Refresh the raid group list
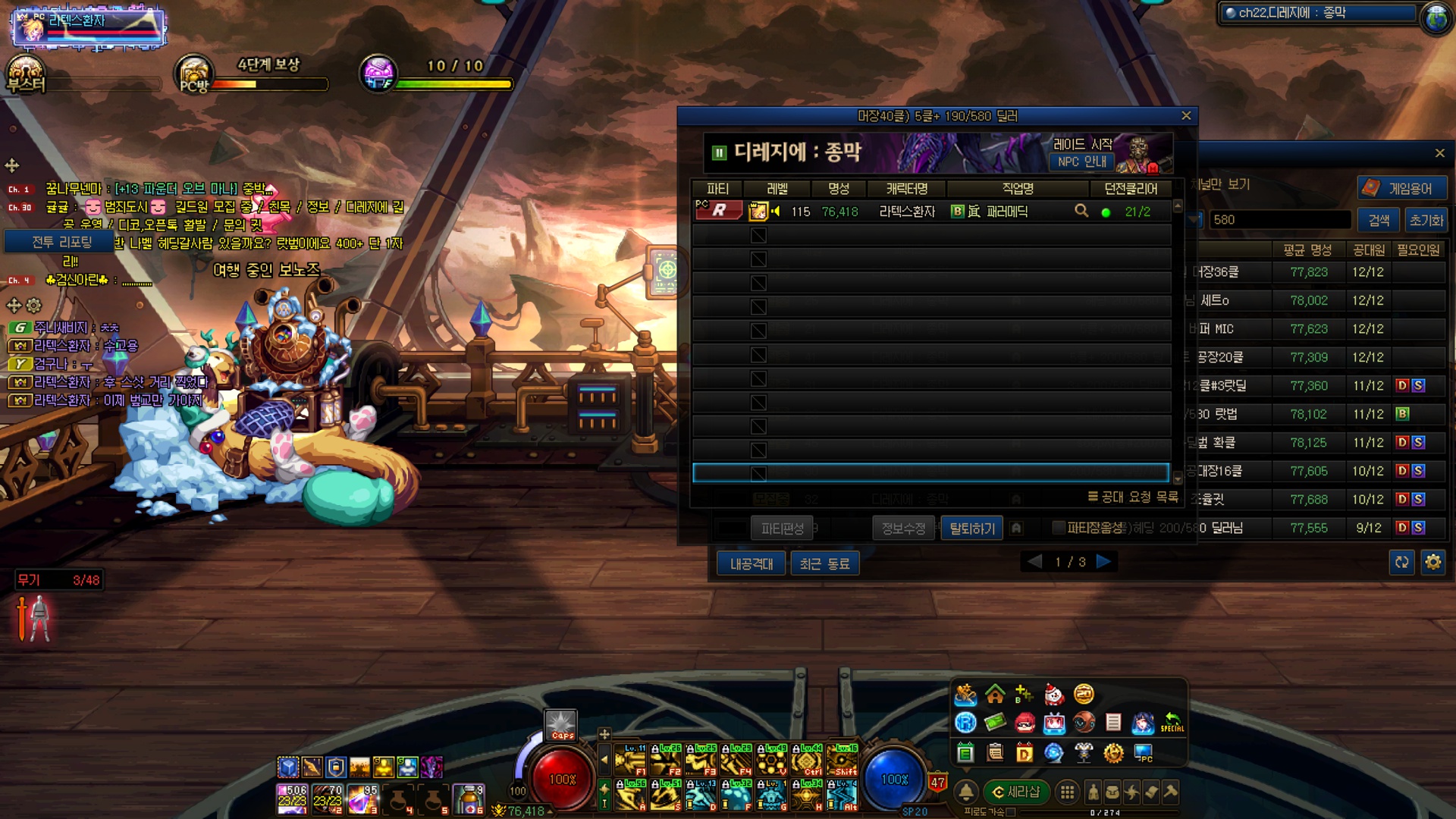1456x819 pixels. pyautogui.click(x=1401, y=562)
